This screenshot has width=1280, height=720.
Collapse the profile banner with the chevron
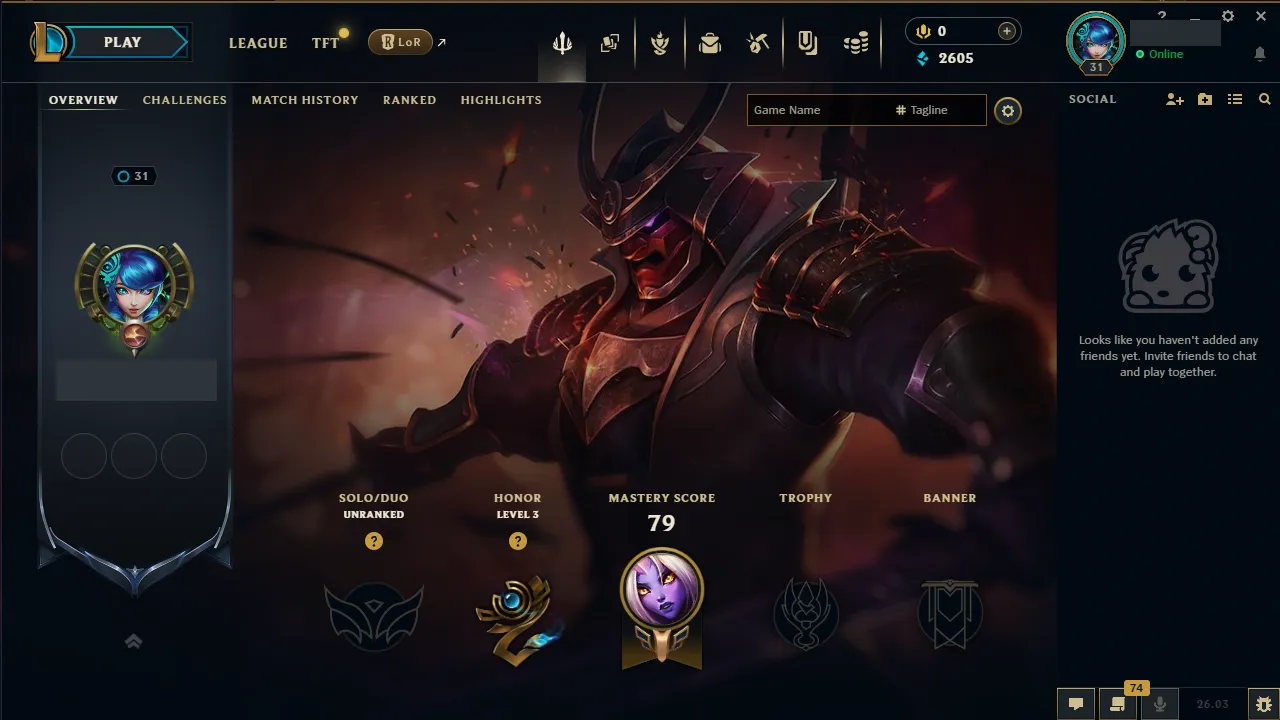[x=133, y=641]
